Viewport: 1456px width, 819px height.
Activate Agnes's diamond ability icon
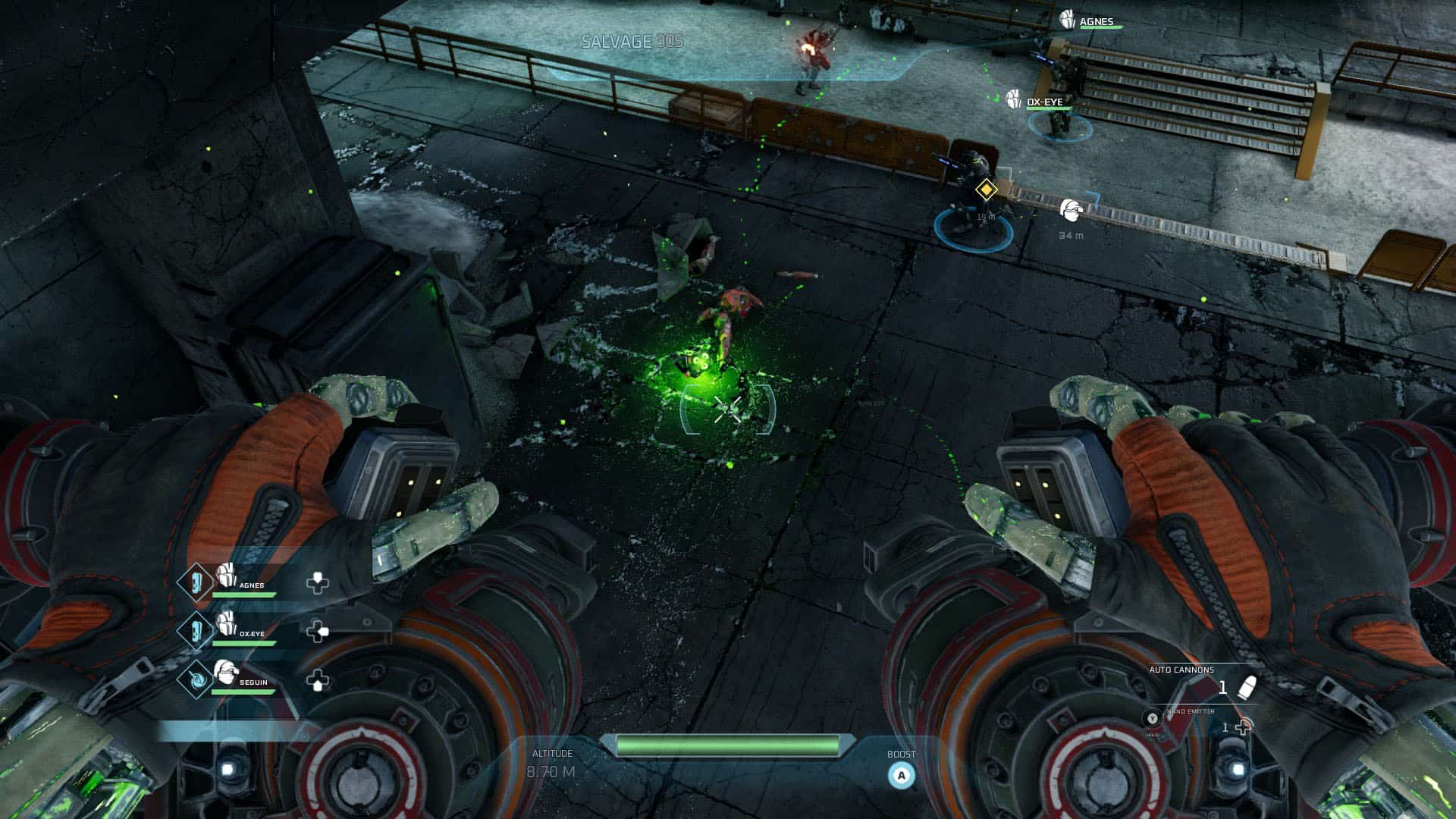coord(195,582)
